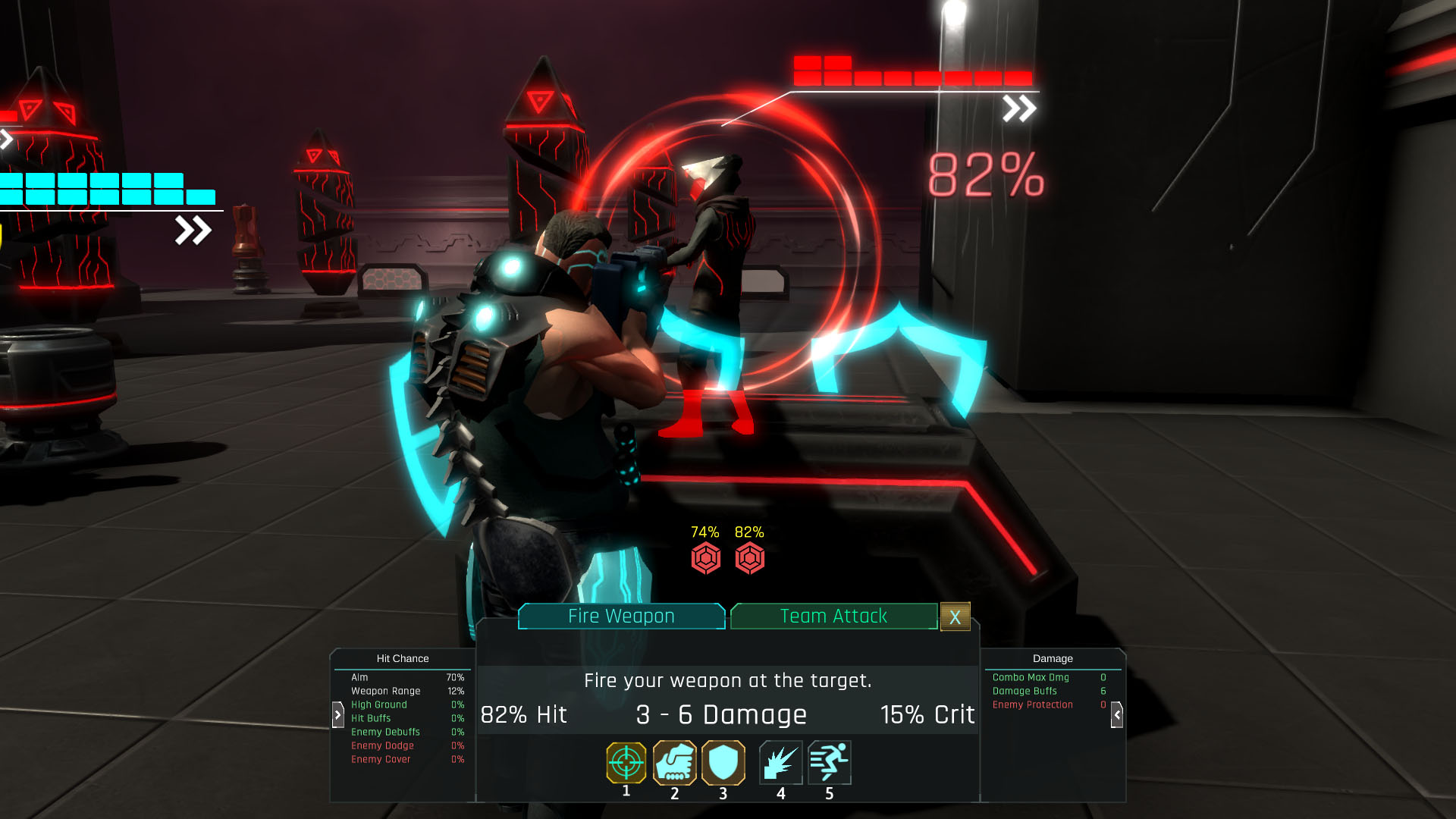Switch to the Team Attack tab
The height and width of the screenshot is (819, 1456).
(x=834, y=617)
